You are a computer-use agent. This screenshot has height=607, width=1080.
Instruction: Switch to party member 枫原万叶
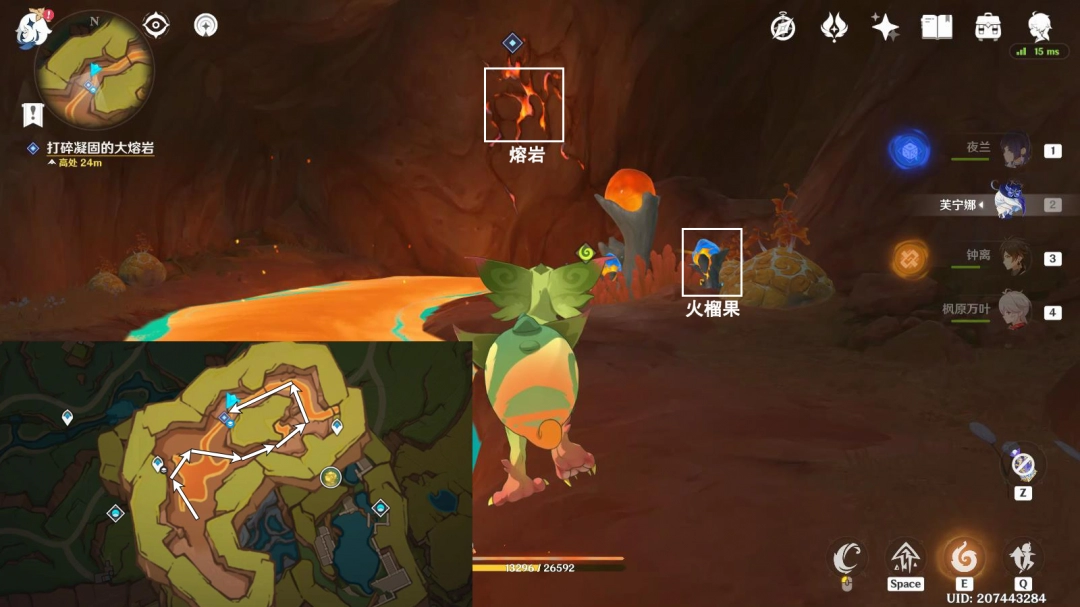pyautogui.click(x=1014, y=310)
